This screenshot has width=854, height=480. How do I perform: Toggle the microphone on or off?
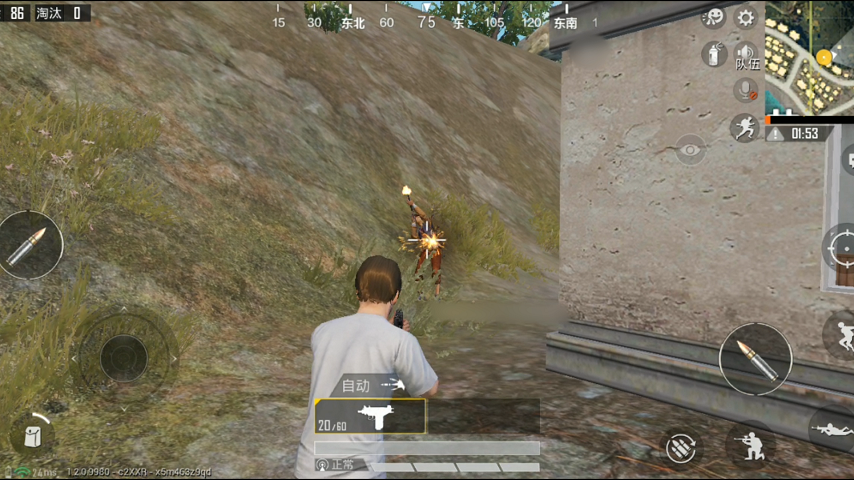coord(745,90)
